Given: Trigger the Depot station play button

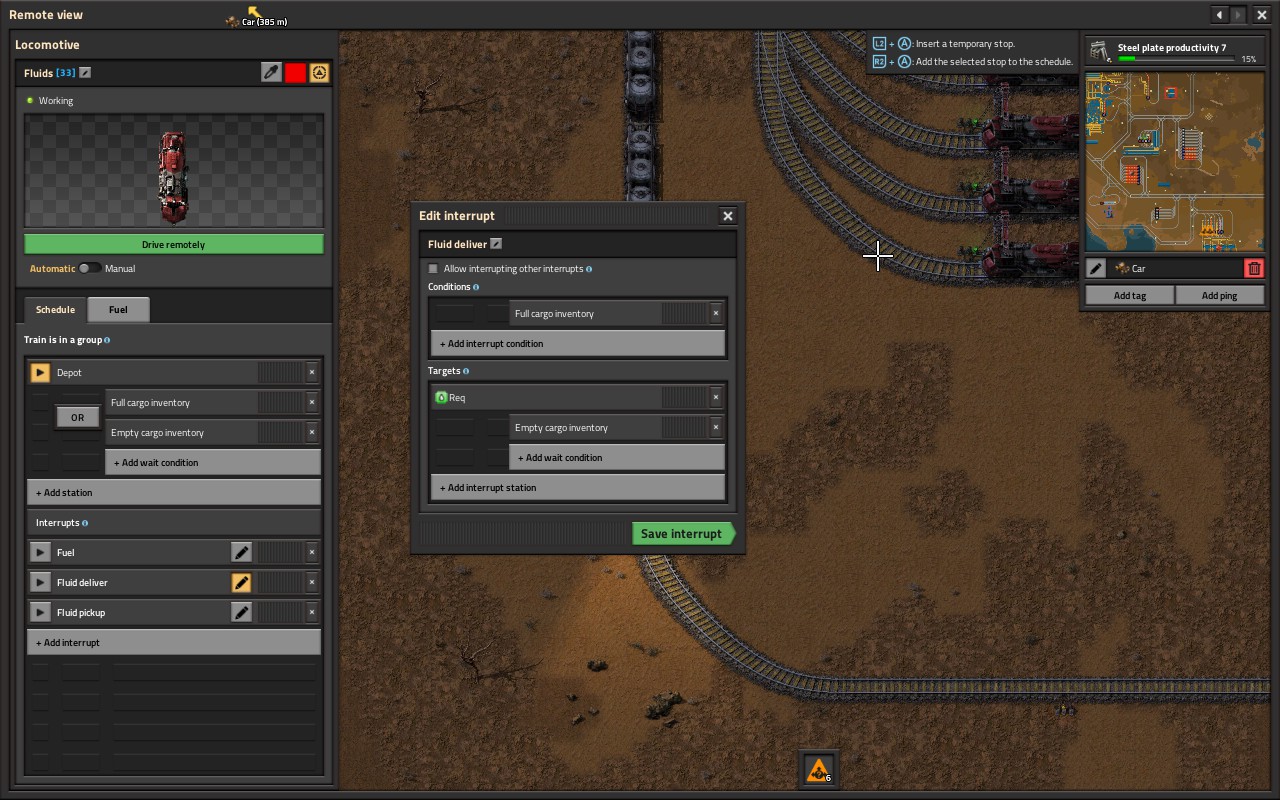Looking at the screenshot, I should click(40, 373).
